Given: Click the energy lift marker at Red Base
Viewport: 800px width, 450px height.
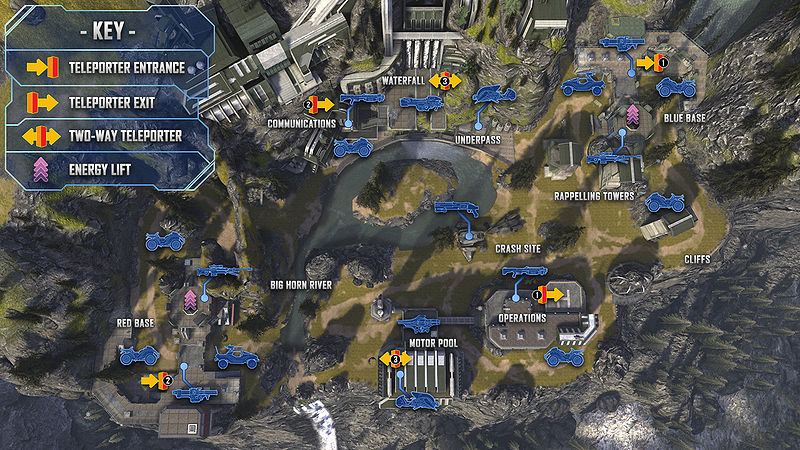Looking at the screenshot, I should (191, 299).
